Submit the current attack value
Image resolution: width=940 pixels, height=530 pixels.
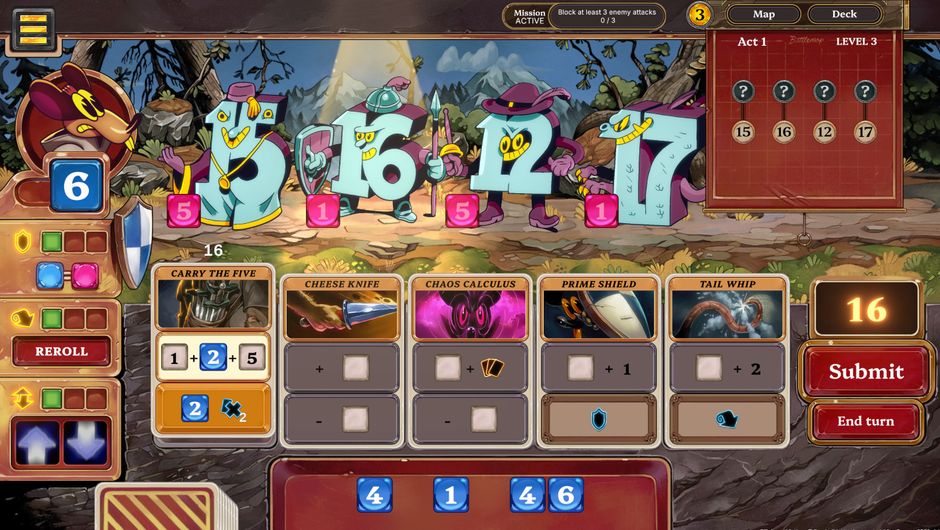866,371
